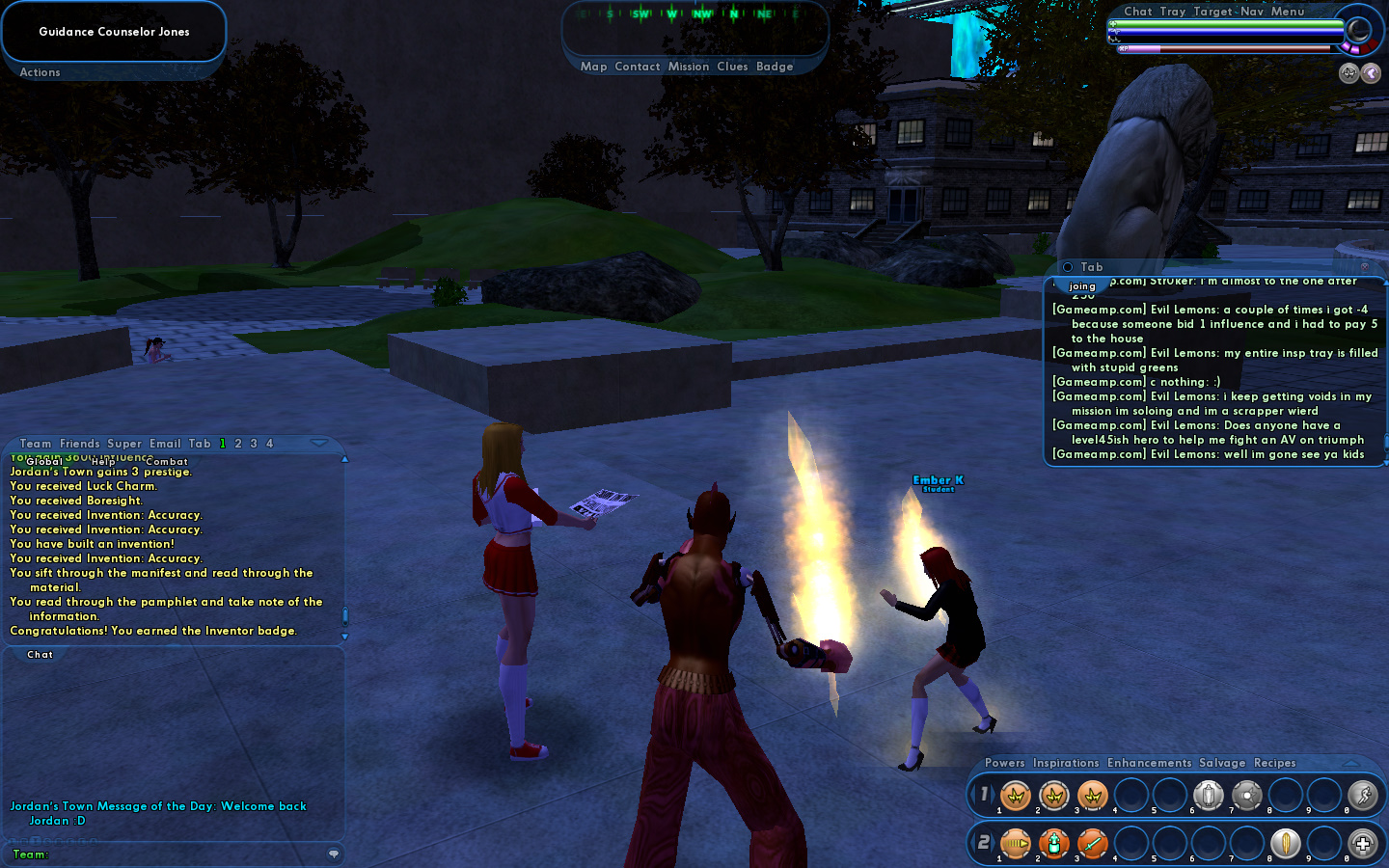Use the golden feather power
Image resolution: width=1389 pixels, height=868 pixels.
pyautogui.click(x=1285, y=843)
